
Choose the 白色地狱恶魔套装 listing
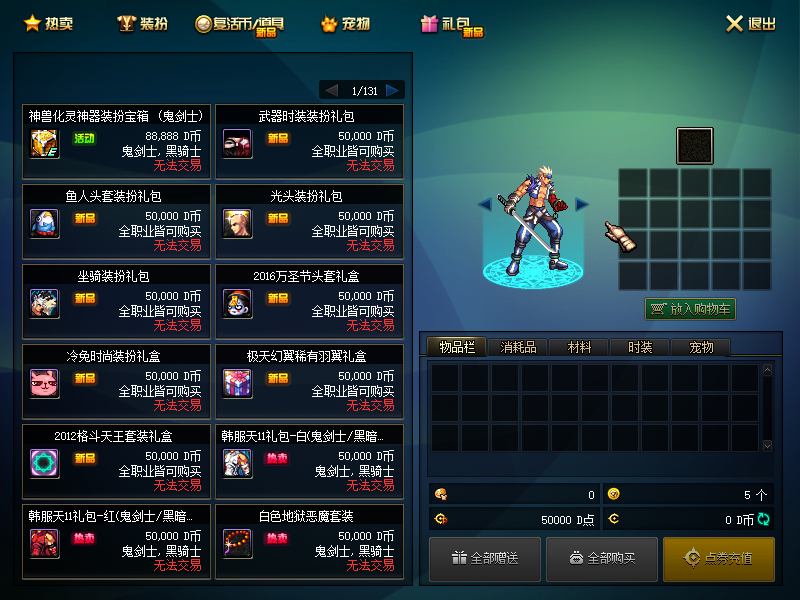pos(309,541)
